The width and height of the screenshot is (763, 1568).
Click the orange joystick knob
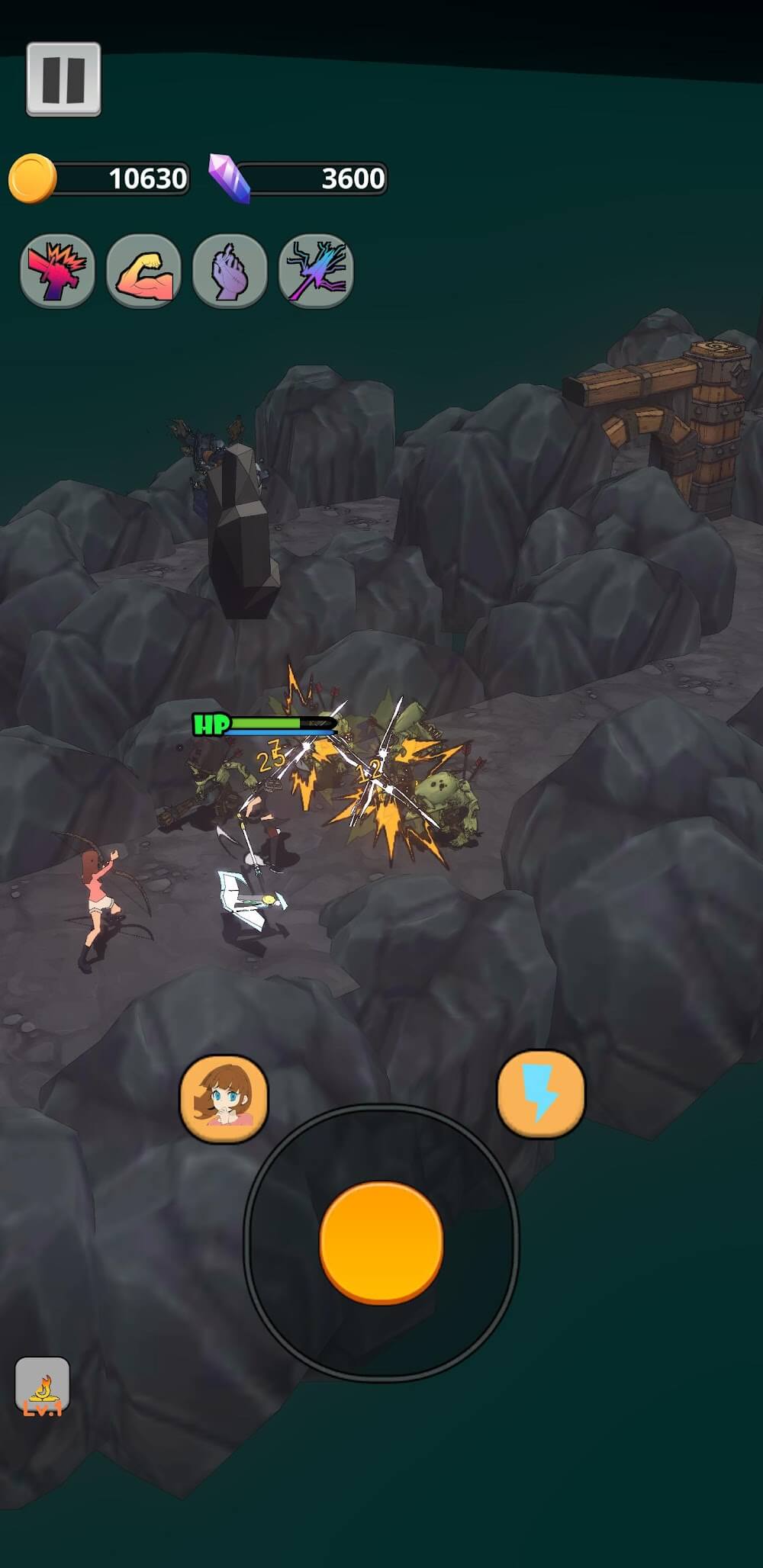click(x=381, y=1241)
